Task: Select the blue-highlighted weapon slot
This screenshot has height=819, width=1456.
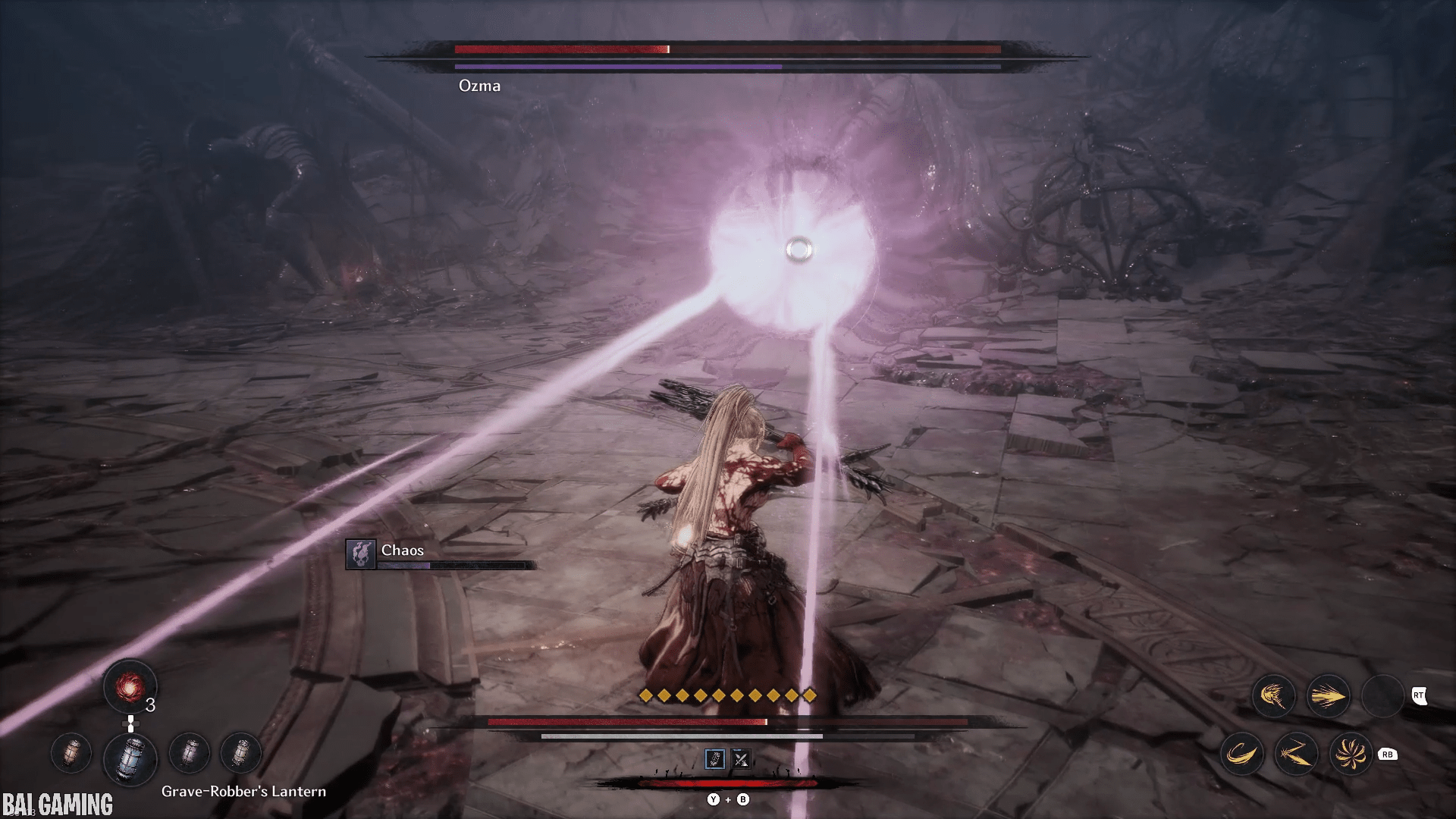Action: click(x=715, y=759)
